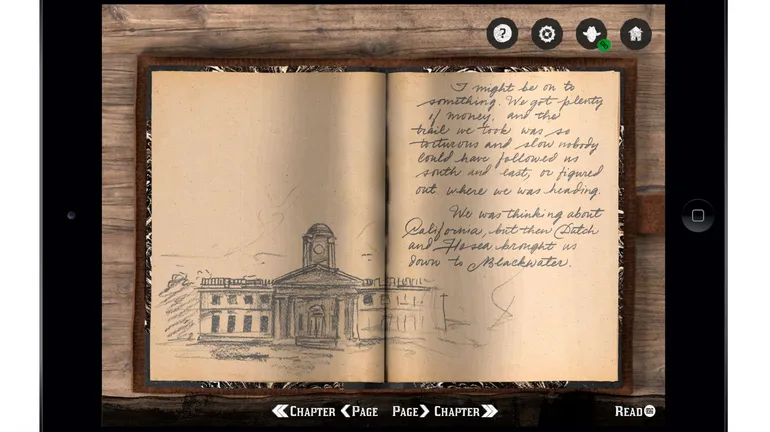The height and width of the screenshot is (432, 770).
Task: Turn to the next page
Action: 410,411
